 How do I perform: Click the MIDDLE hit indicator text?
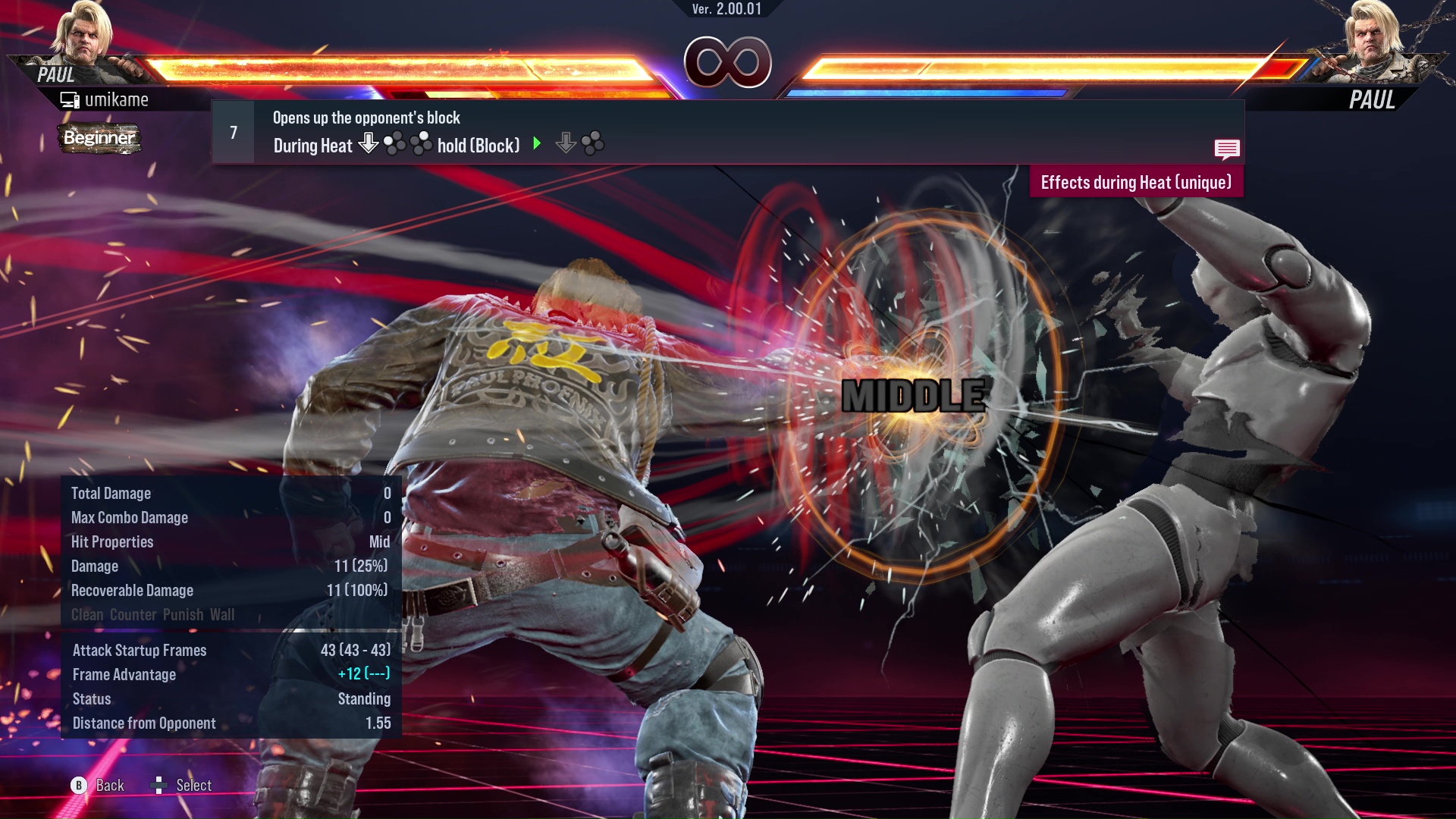pos(915,394)
